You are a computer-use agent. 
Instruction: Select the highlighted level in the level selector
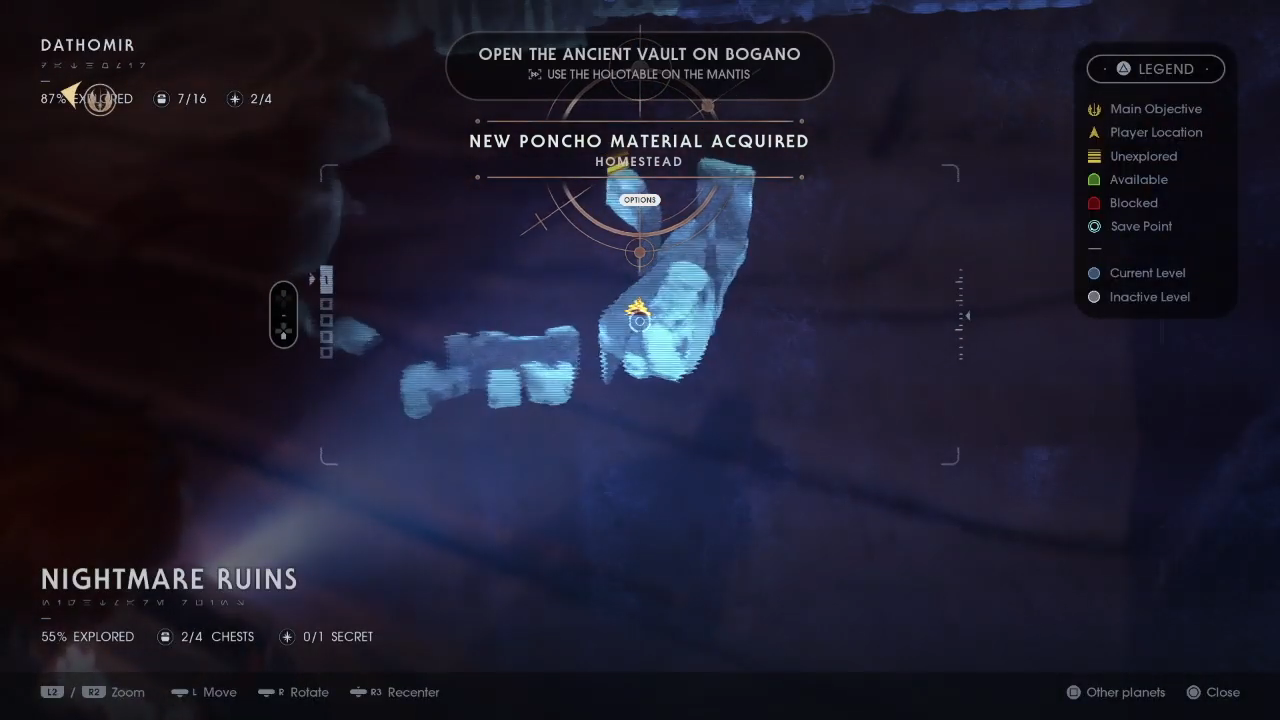(326, 280)
